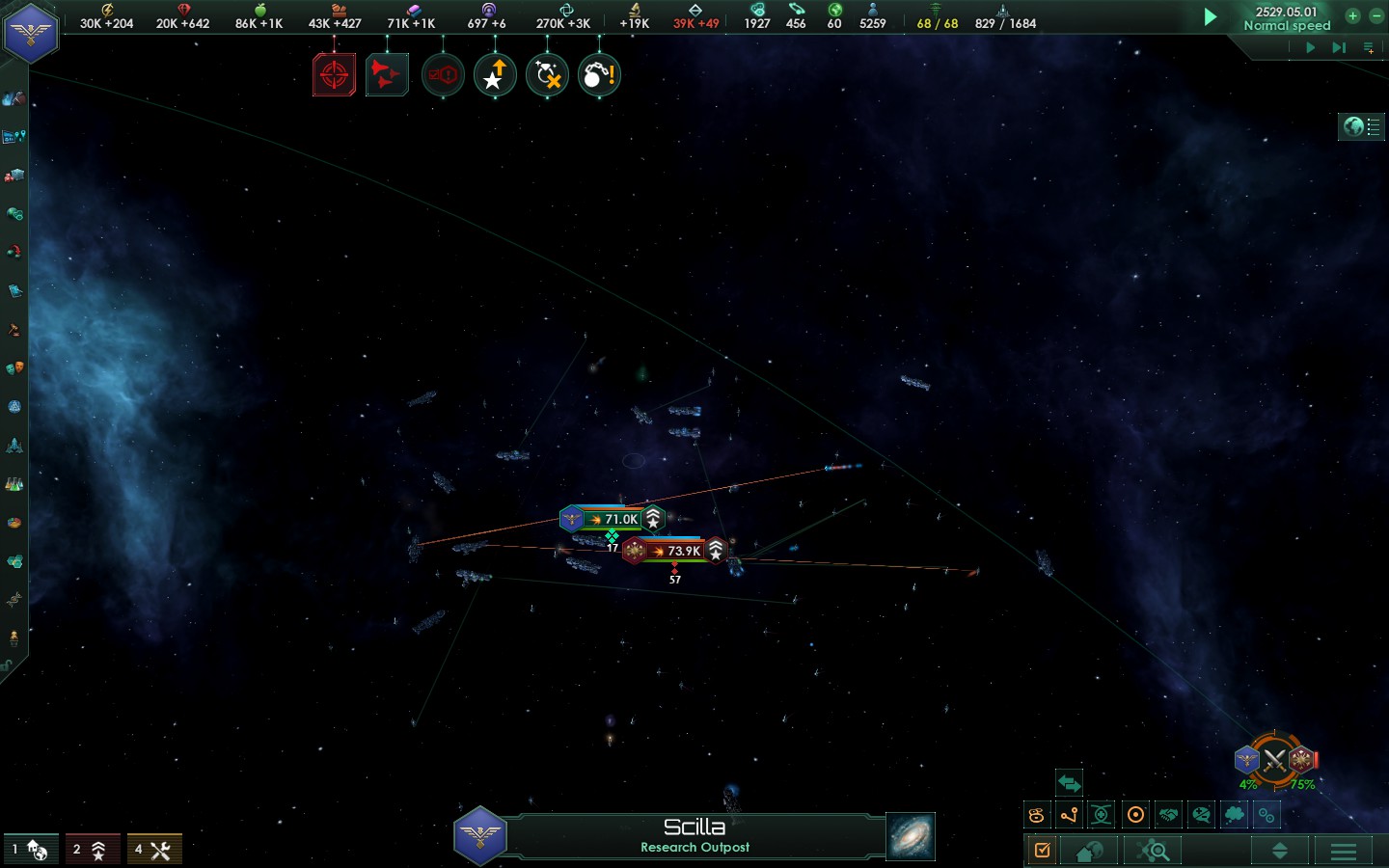Screen dimensions: 1389x868
Task: Increase game speed with plus button
Action: [x=1352, y=15]
